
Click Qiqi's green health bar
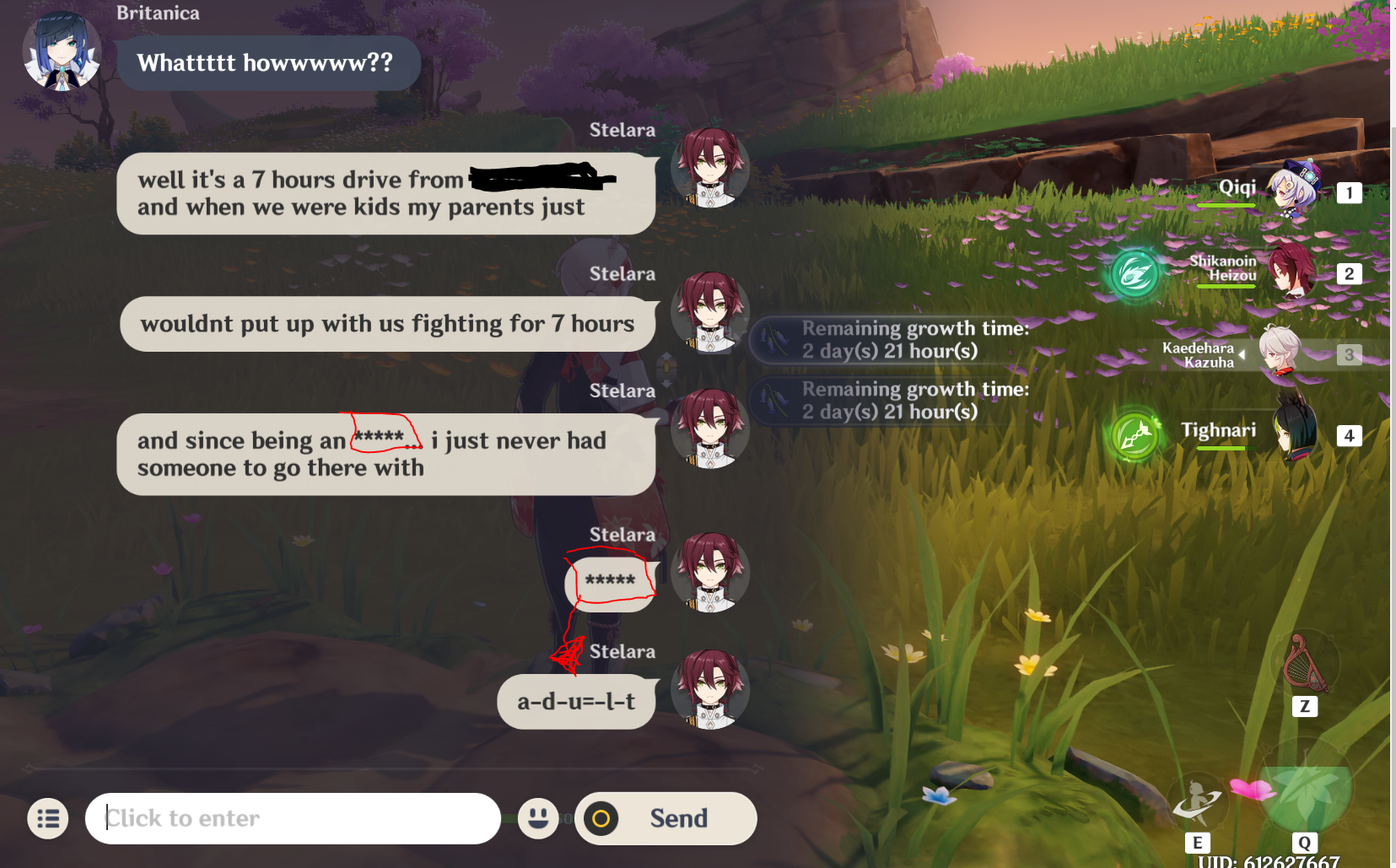[x=1226, y=205]
